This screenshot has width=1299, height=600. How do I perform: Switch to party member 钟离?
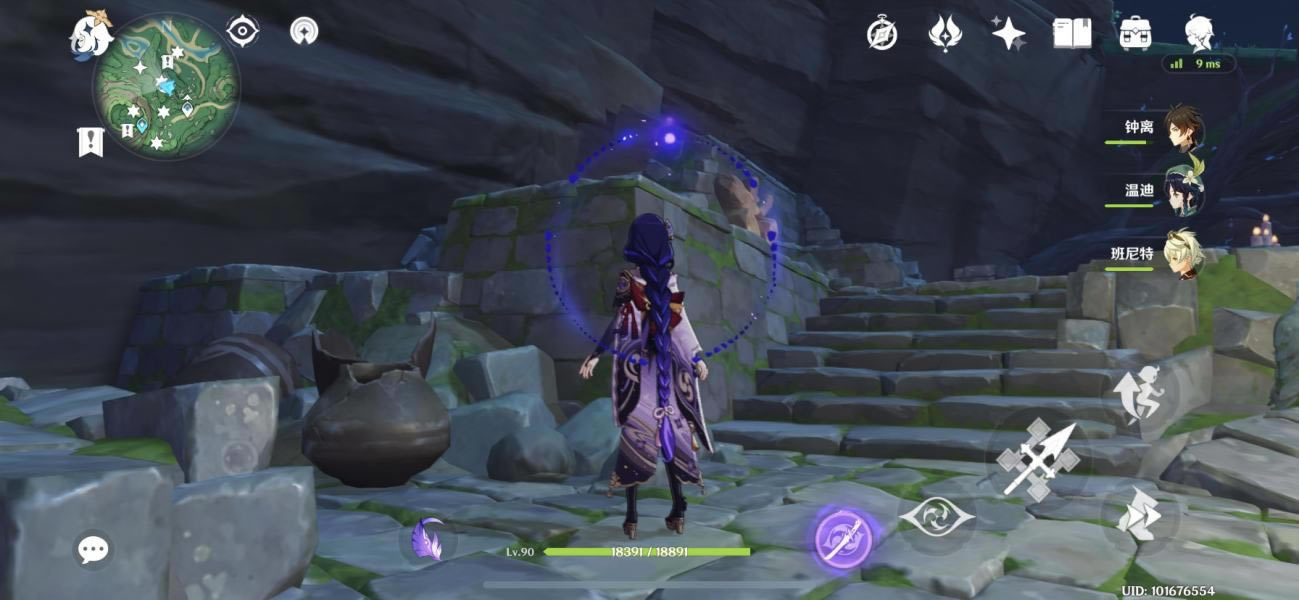pyautogui.click(x=1183, y=129)
